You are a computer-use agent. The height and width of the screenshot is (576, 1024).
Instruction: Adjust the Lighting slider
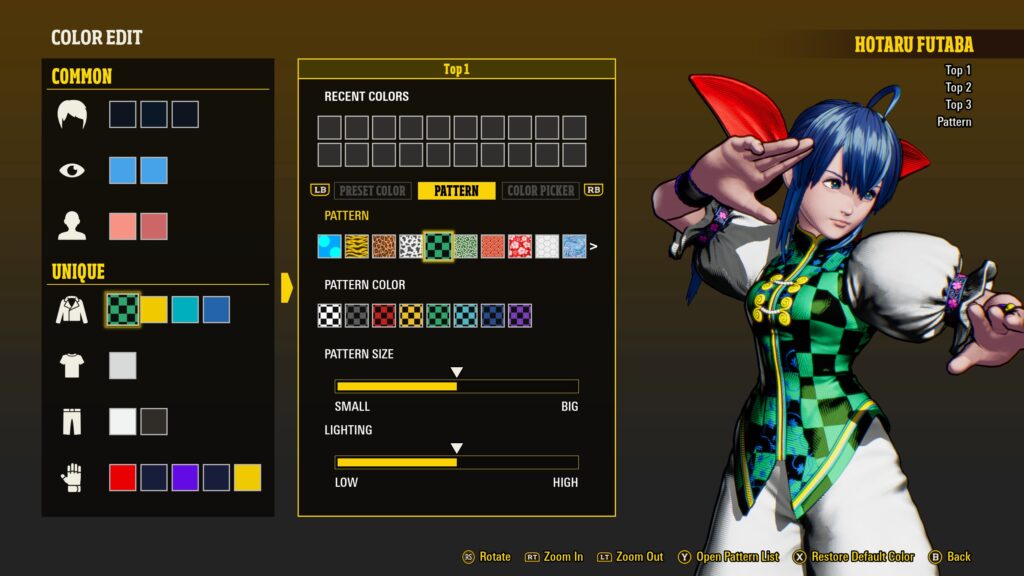tap(456, 462)
